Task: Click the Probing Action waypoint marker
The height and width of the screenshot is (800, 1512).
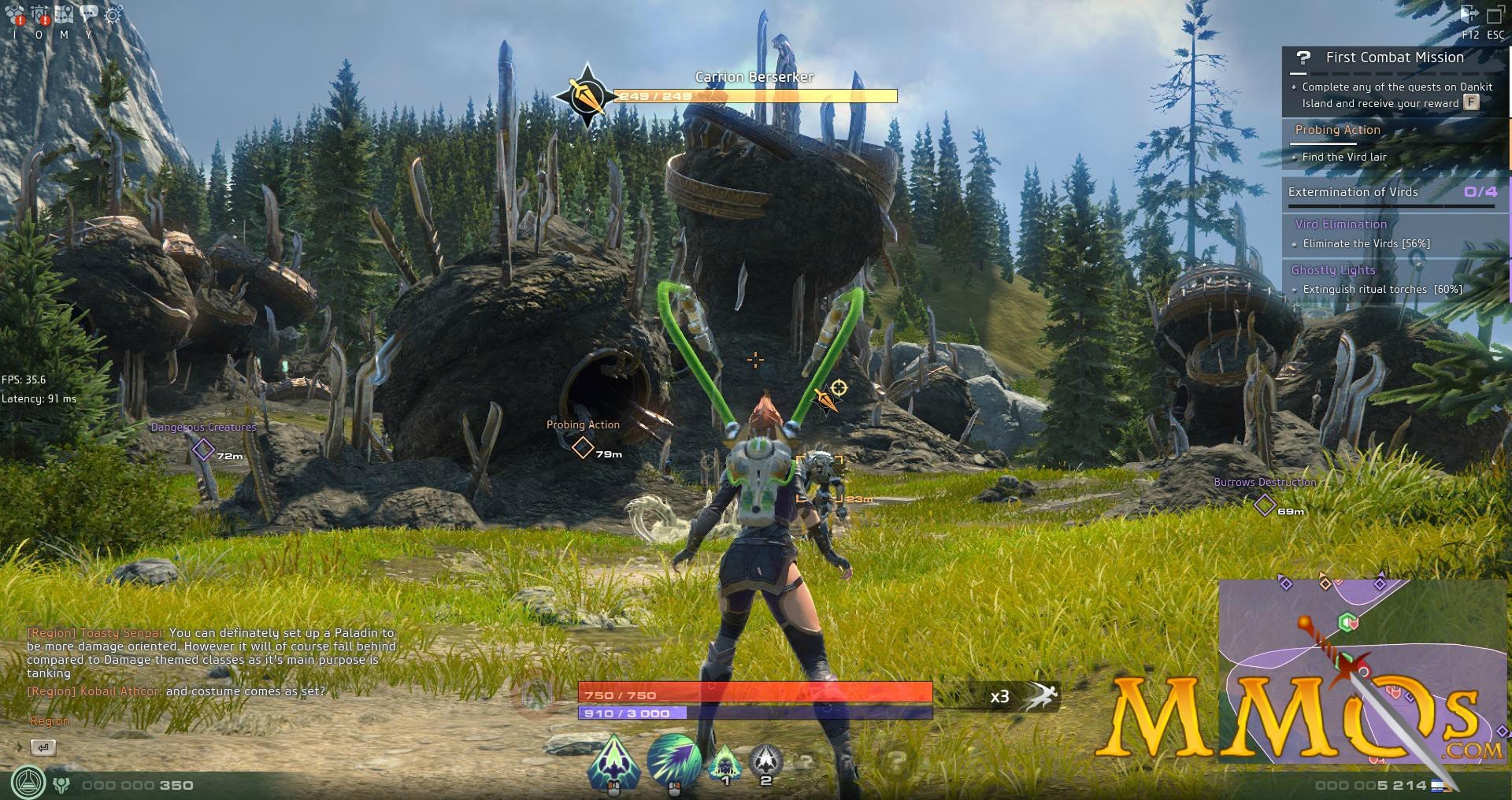Action: click(583, 447)
